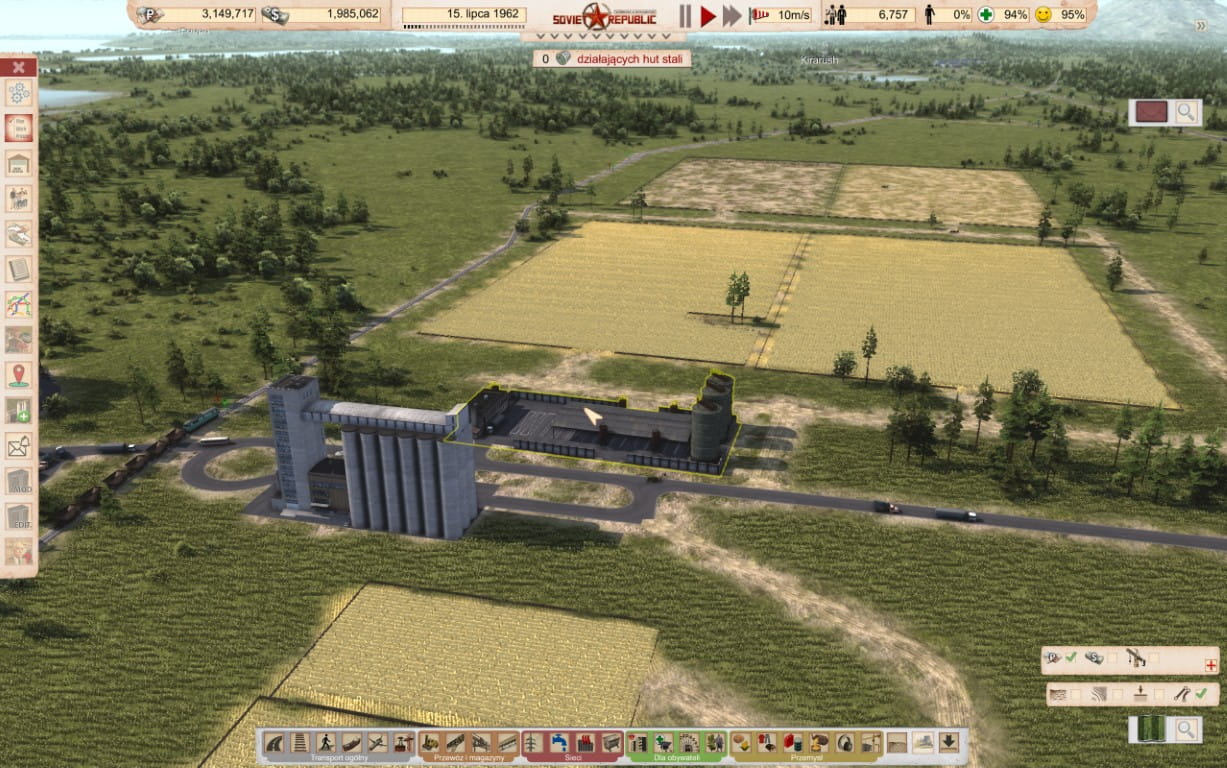Select the water tap infrastructure tool
The width and height of the screenshot is (1227, 768).
click(560, 742)
